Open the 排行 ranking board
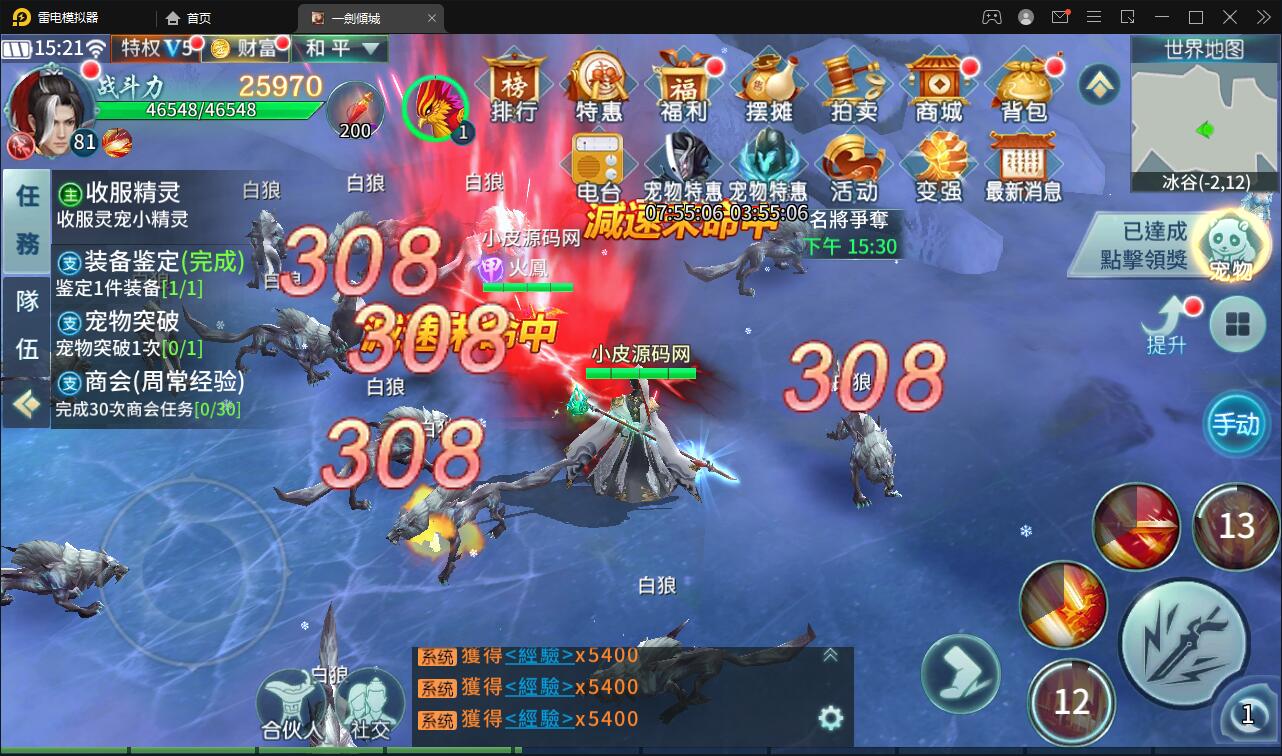Screen dimensions: 1282x756 514,90
